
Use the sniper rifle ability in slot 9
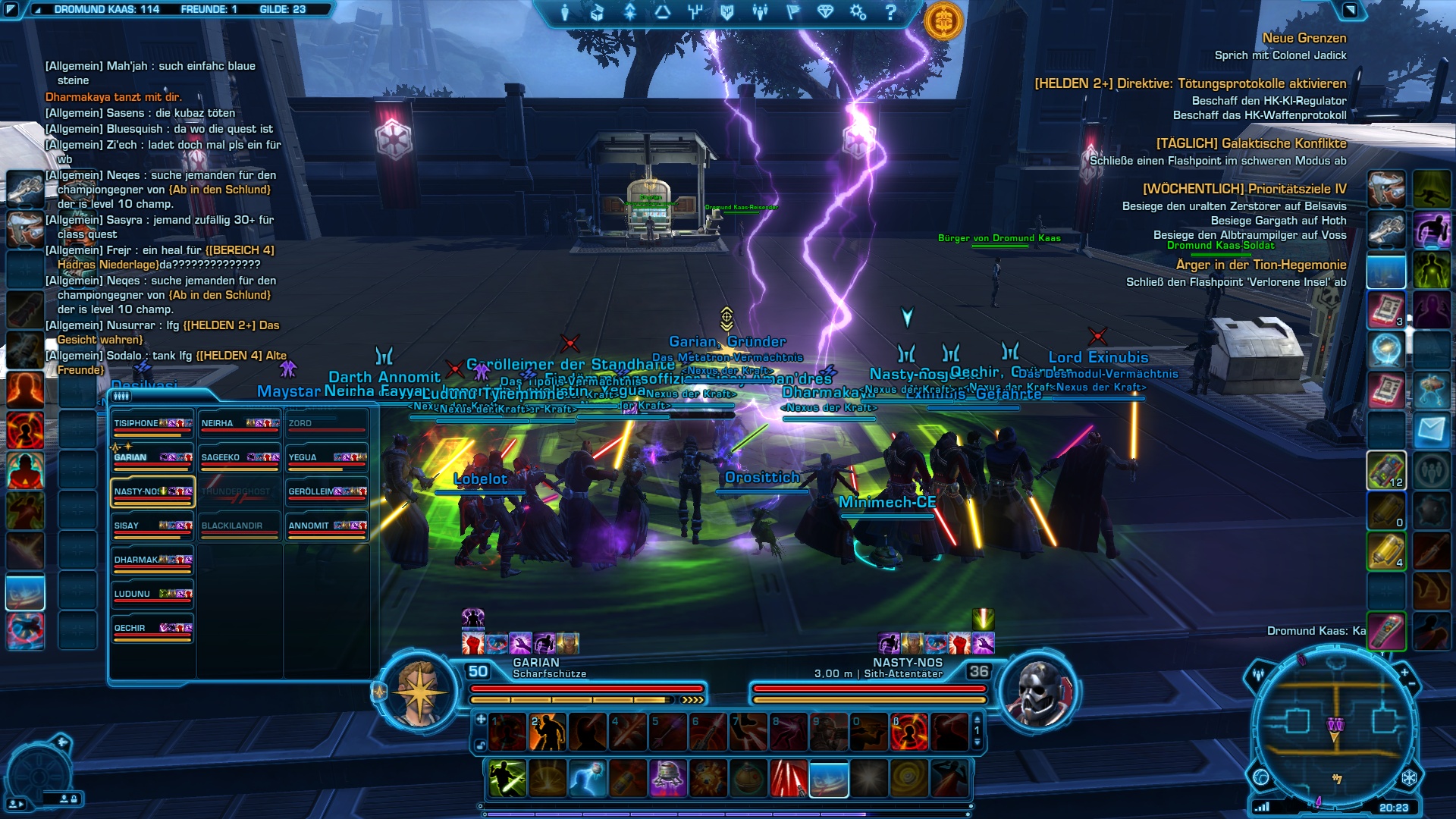click(x=828, y=732)
